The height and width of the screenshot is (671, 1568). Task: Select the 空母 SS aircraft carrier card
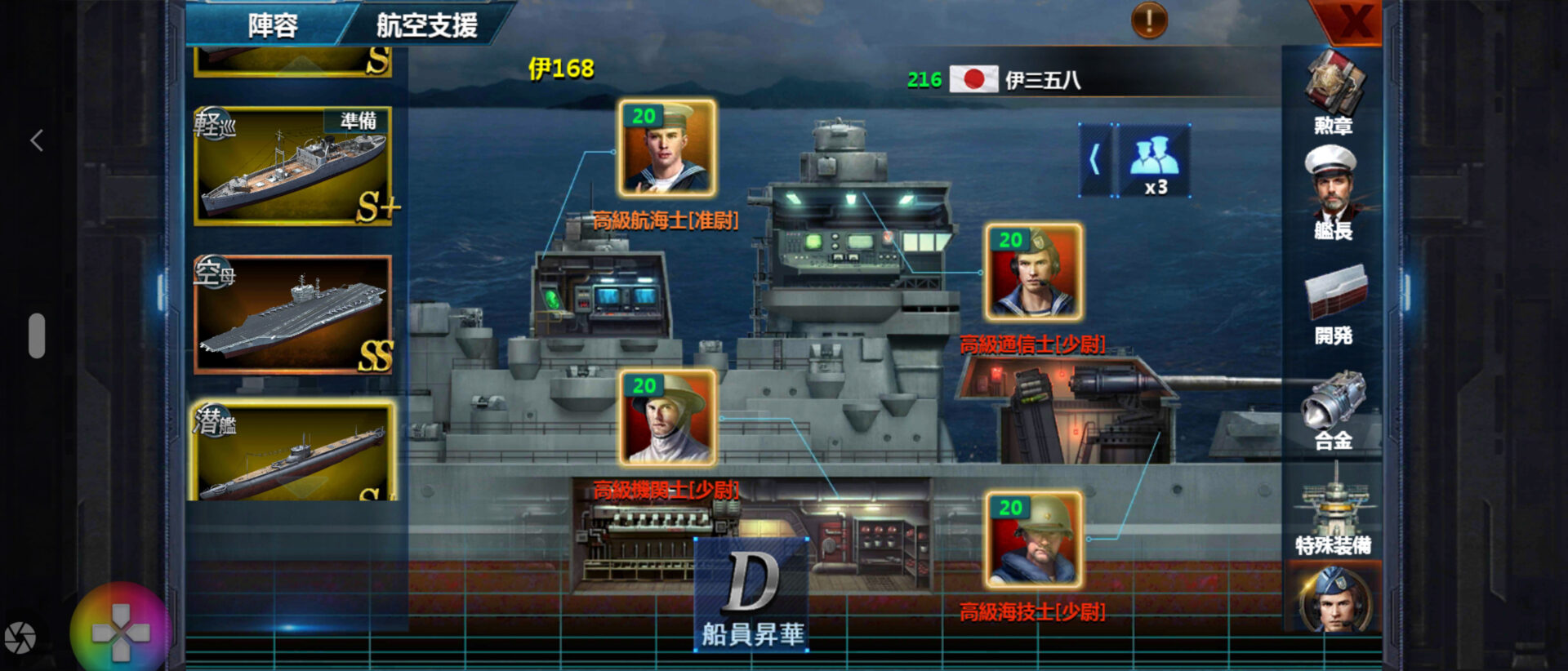coord(294,314)
